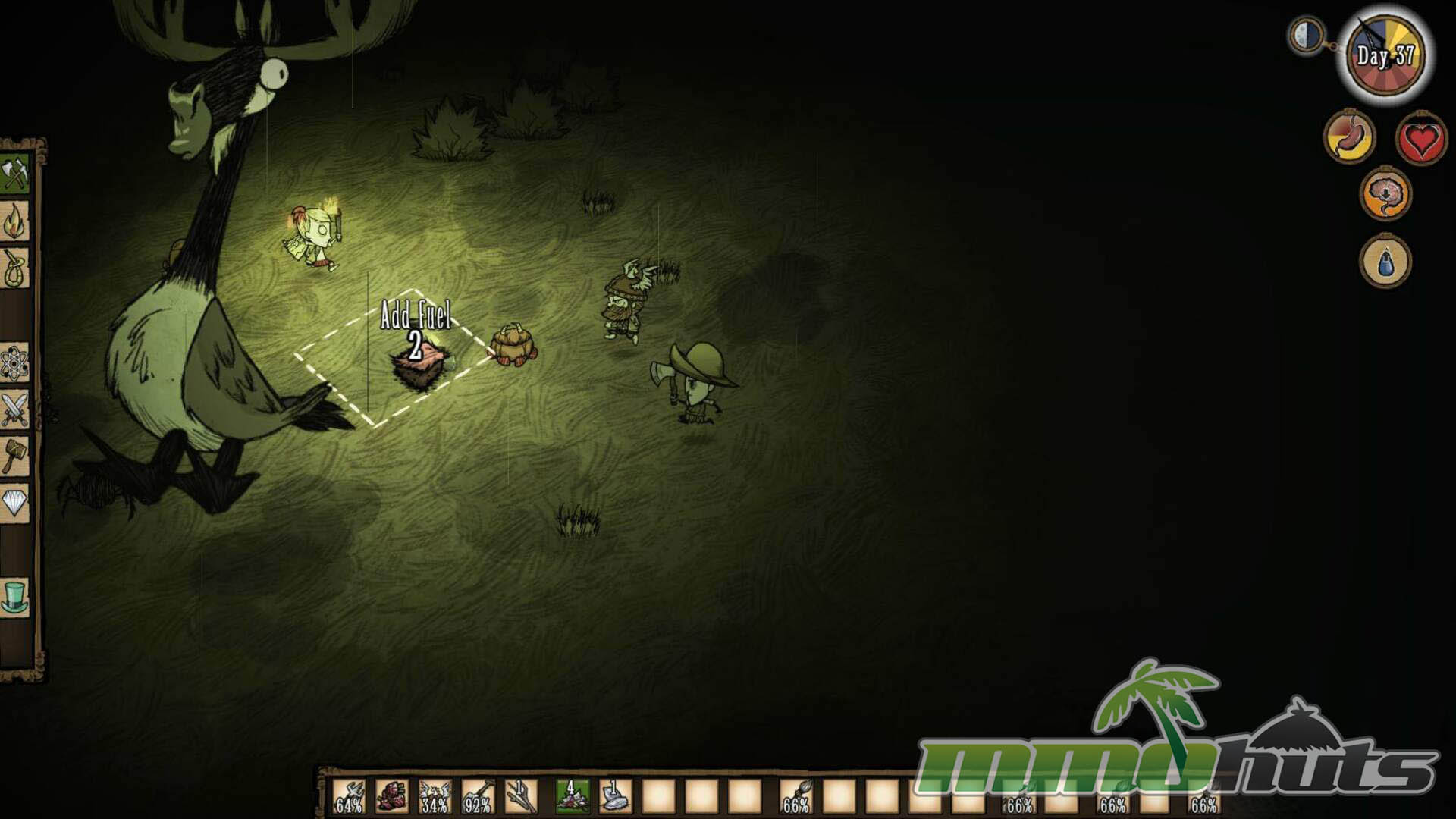The width and height of the screenshot is (1456, 819).
Task: Select the tool at 92% durability
Action: (x=478, y=796)
